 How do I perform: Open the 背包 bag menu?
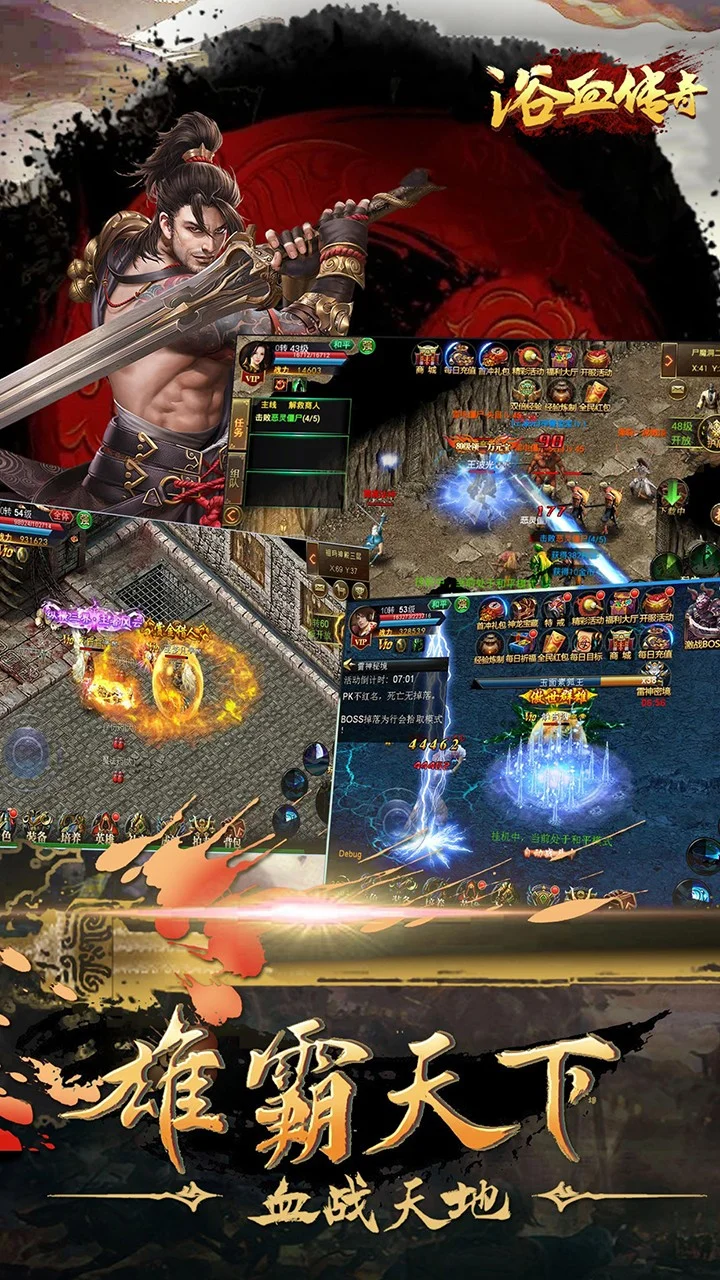(232, 828)
